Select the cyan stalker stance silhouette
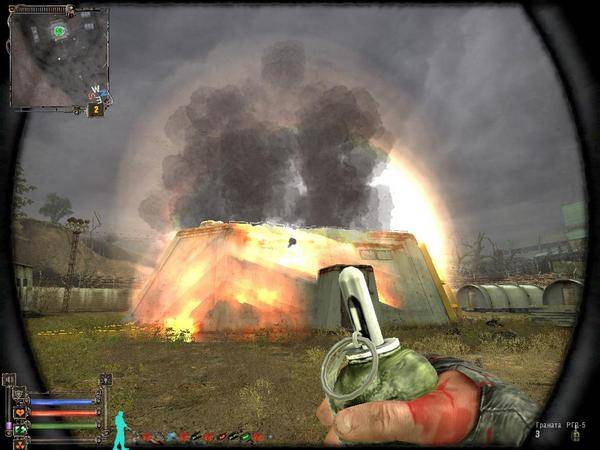 pos(121,428)
